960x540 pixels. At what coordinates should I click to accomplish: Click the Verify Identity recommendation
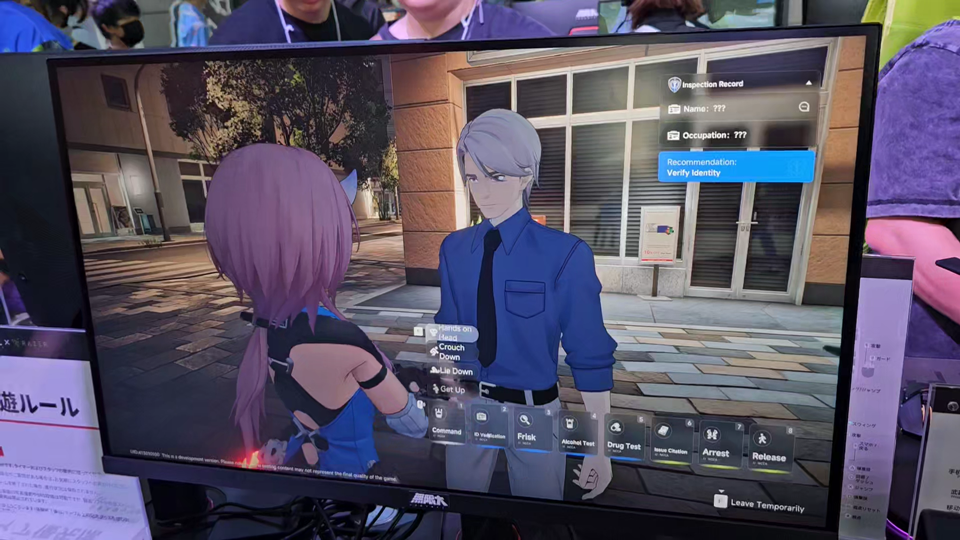[735, 167]
